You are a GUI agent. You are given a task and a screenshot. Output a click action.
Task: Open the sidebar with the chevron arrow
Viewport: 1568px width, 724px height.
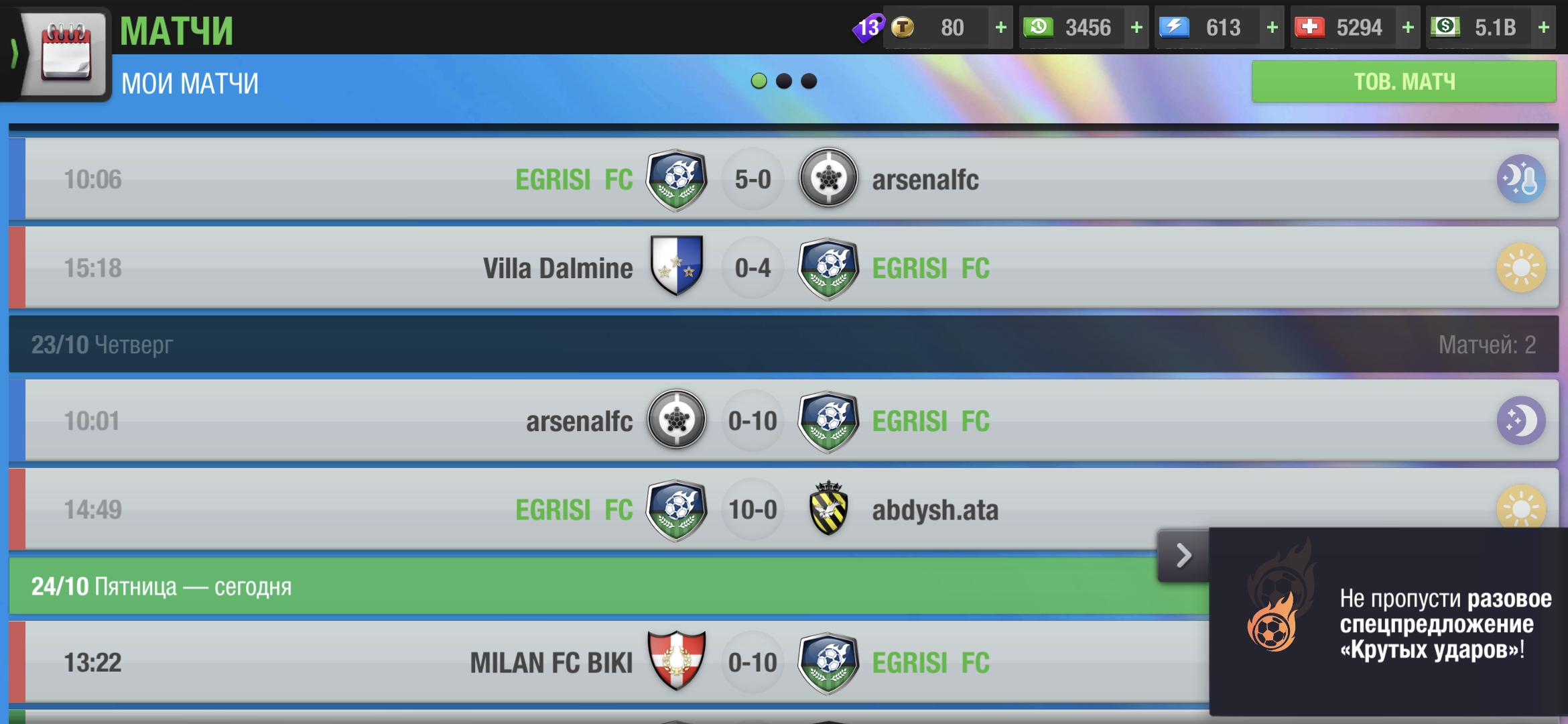pos(15,55)
